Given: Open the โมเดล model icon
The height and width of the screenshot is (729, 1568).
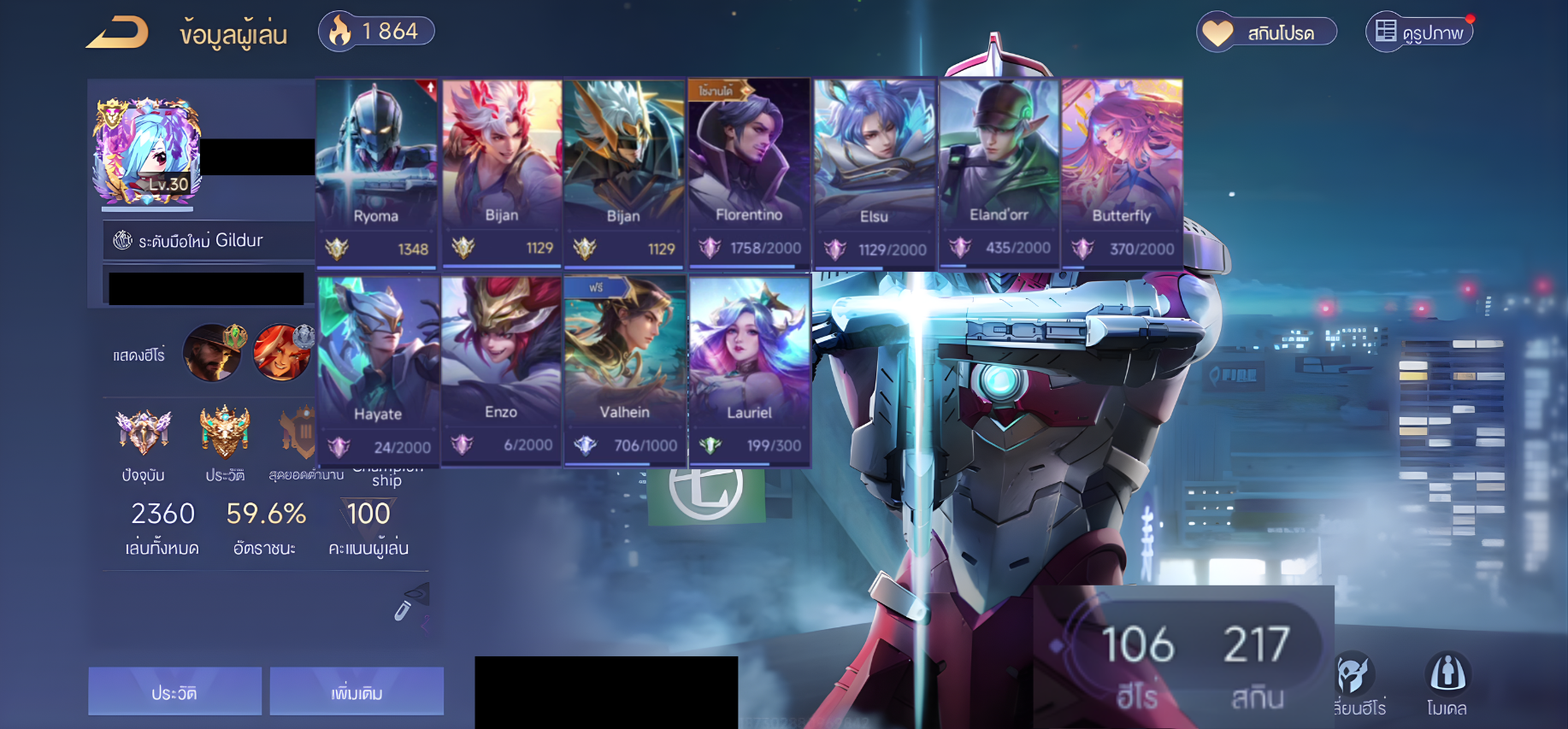Looking at the screenshot, I should (1447, 683).
